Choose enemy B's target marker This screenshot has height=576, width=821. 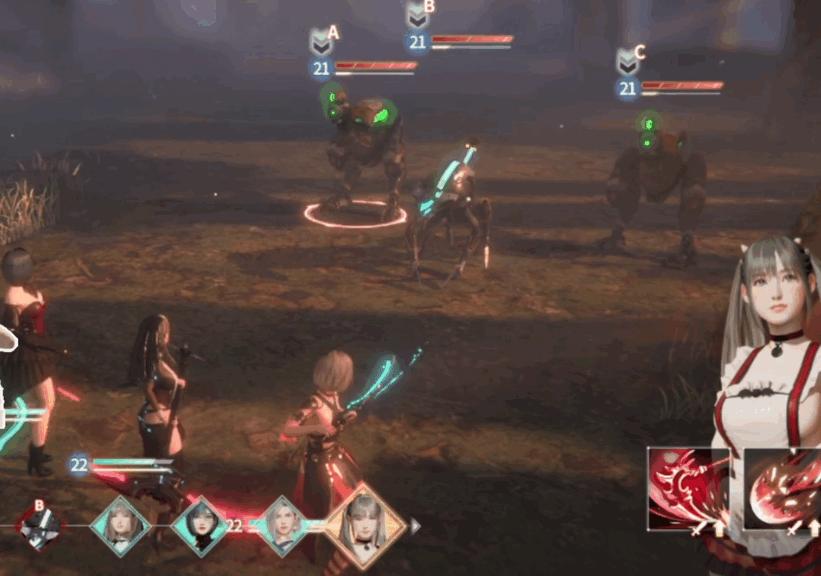pyautogui.click(x=417, y=15)
